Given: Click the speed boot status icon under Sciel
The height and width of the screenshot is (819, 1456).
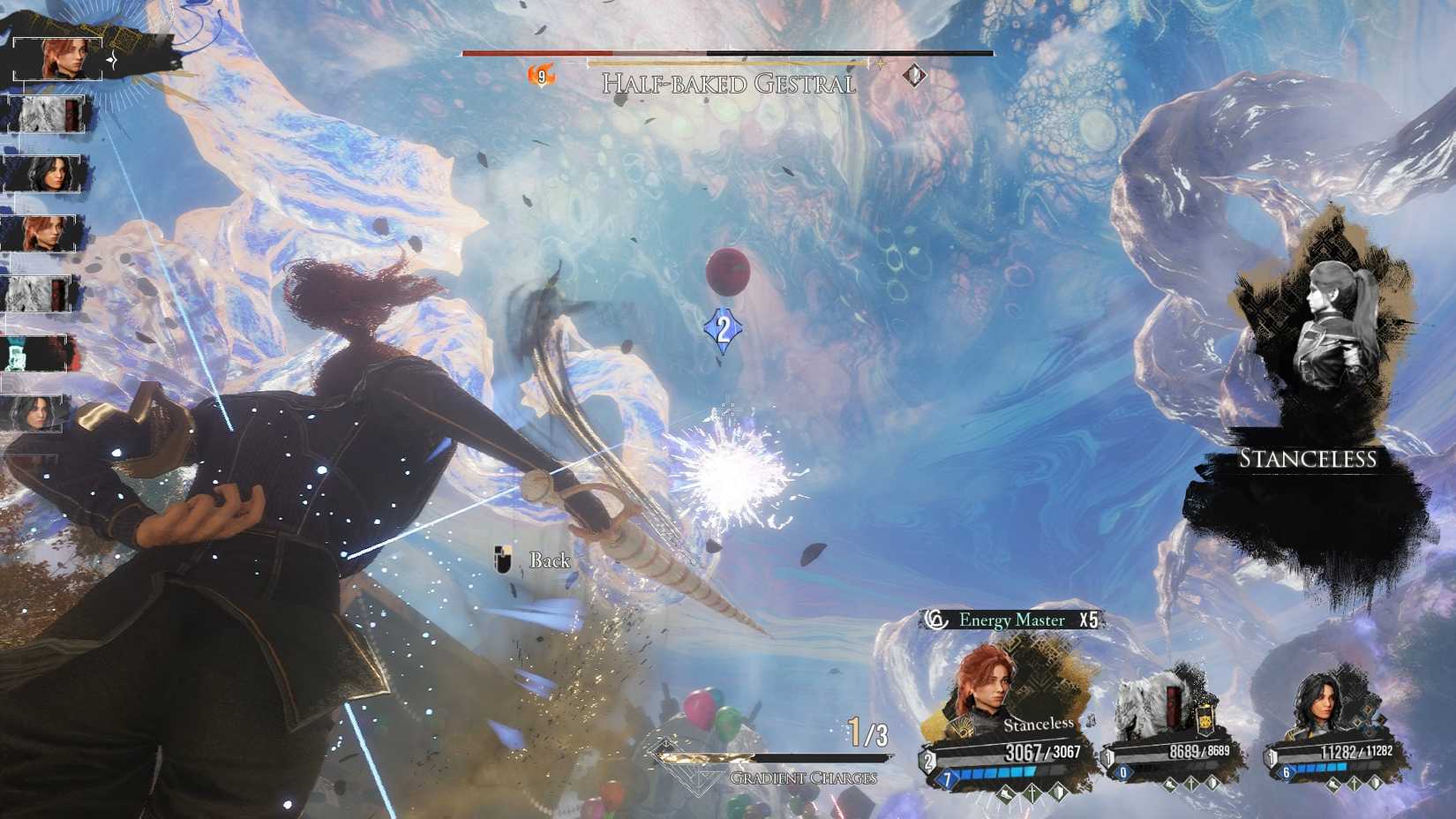Looking at the screenshot, I should pos(1004,793).
